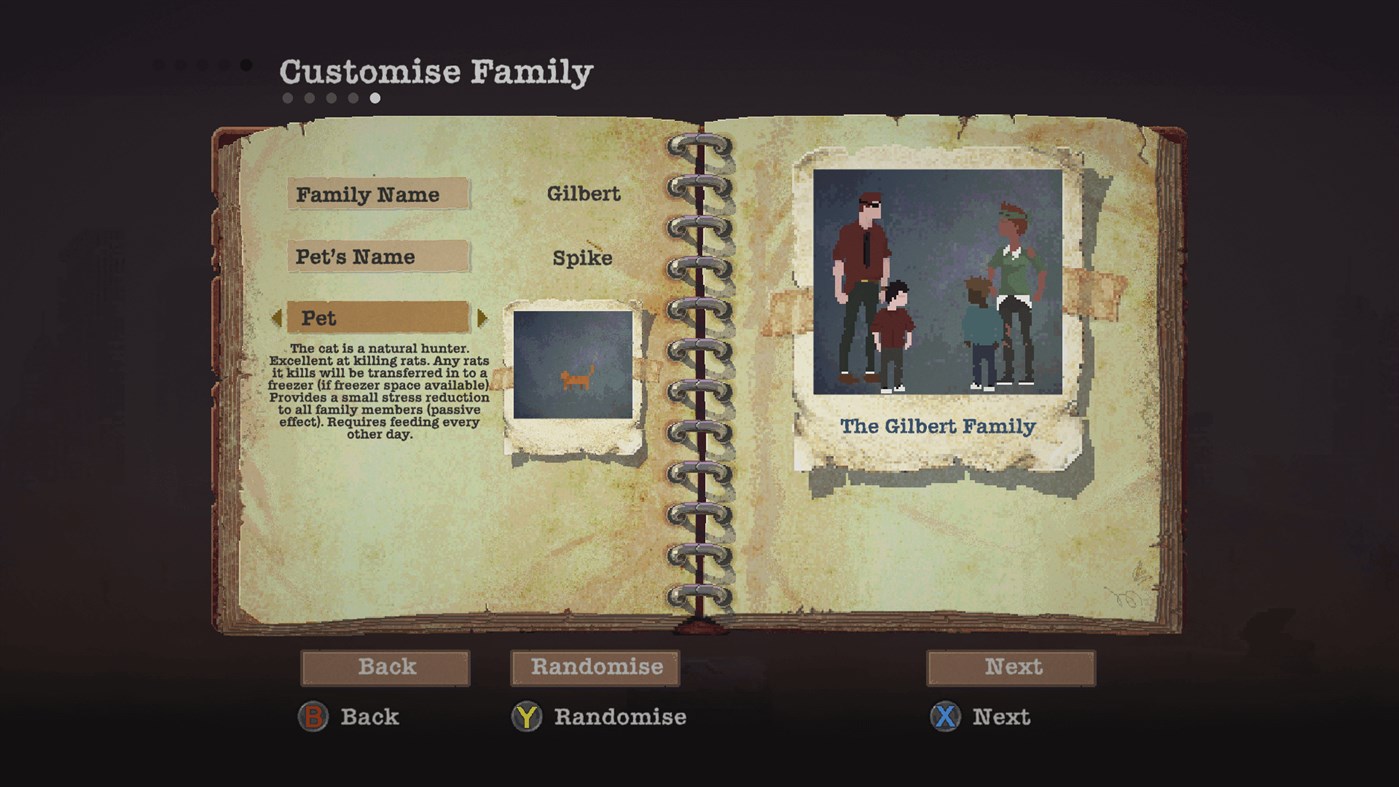Screen dimensions: 1399x787
Task: Click the Pet's Name label field
Action: pos(378,257)
